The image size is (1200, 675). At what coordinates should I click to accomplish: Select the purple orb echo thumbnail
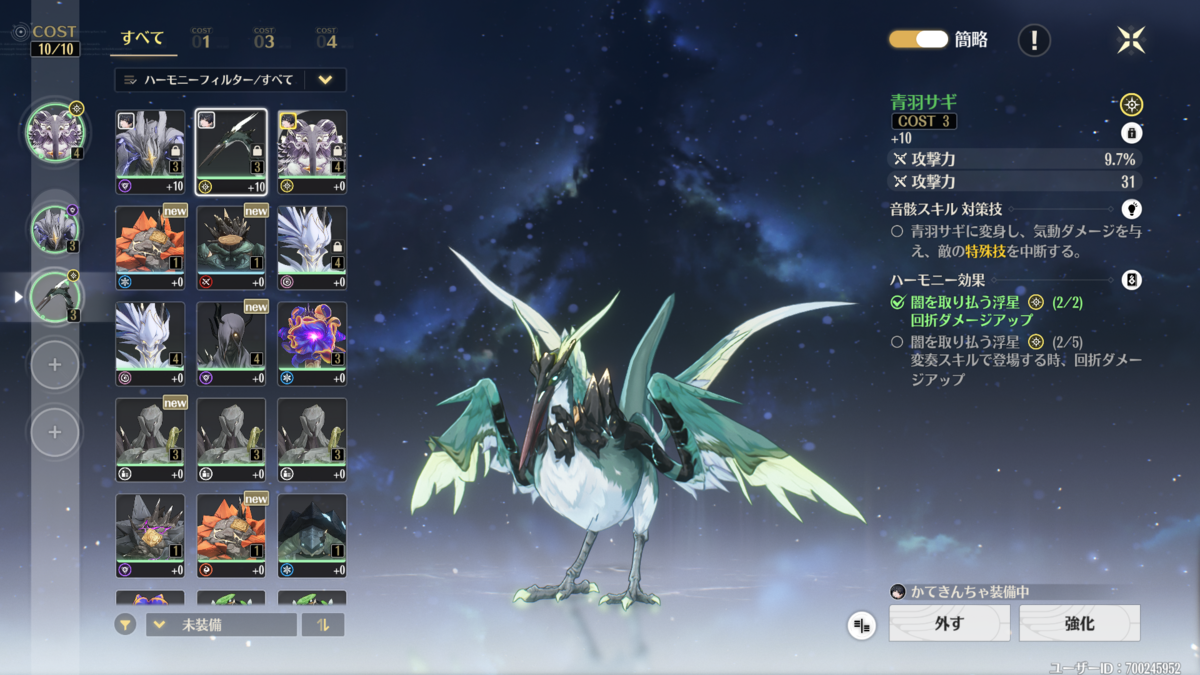pyautogui.click(x=312, y=344)
